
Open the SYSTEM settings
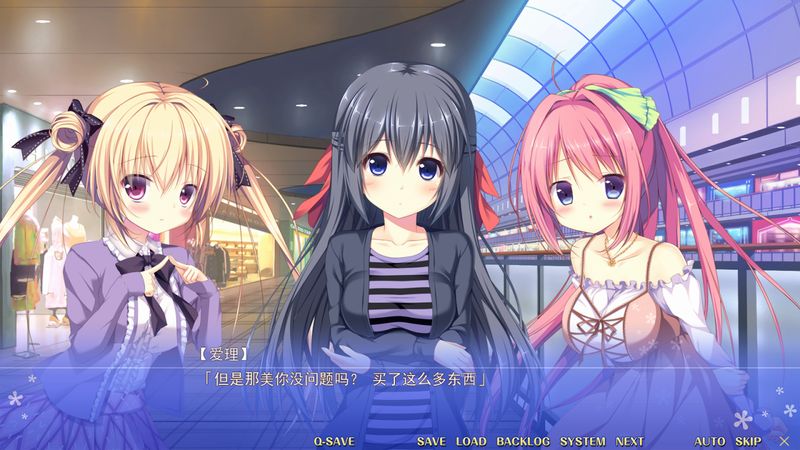(x=582, y=441)
